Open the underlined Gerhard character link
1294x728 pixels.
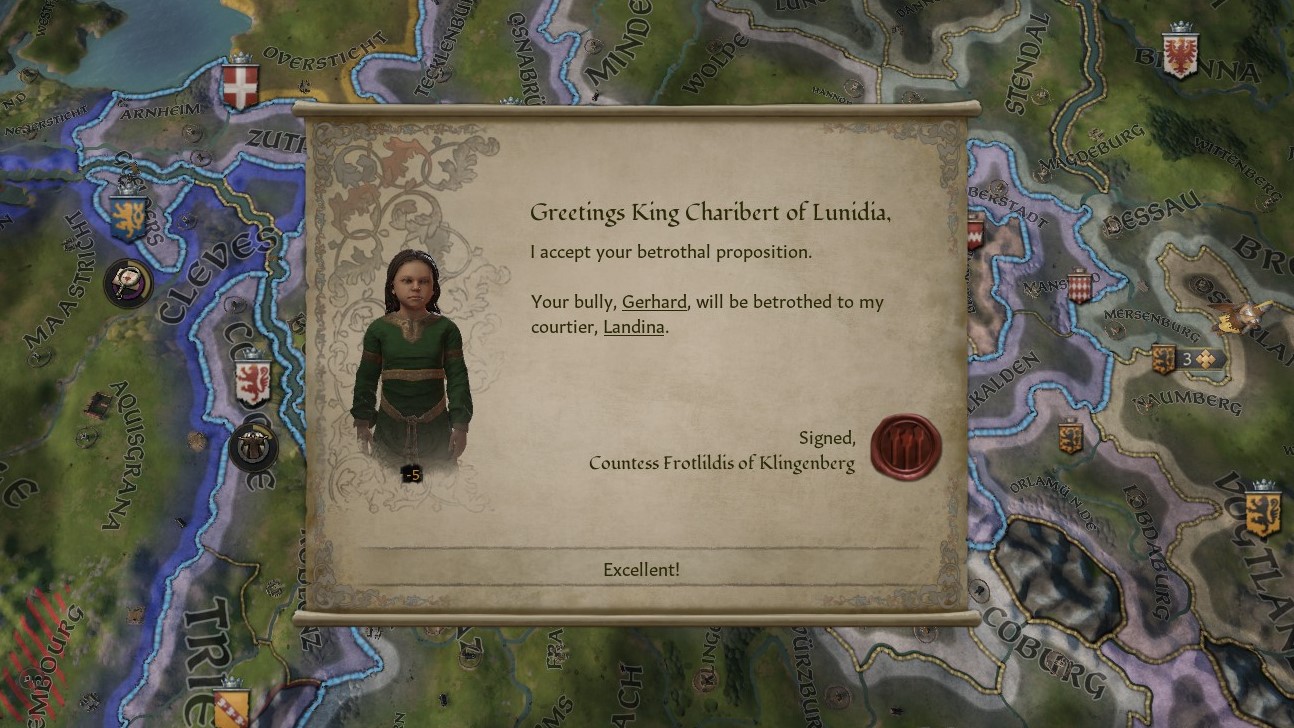coord(654,302)
